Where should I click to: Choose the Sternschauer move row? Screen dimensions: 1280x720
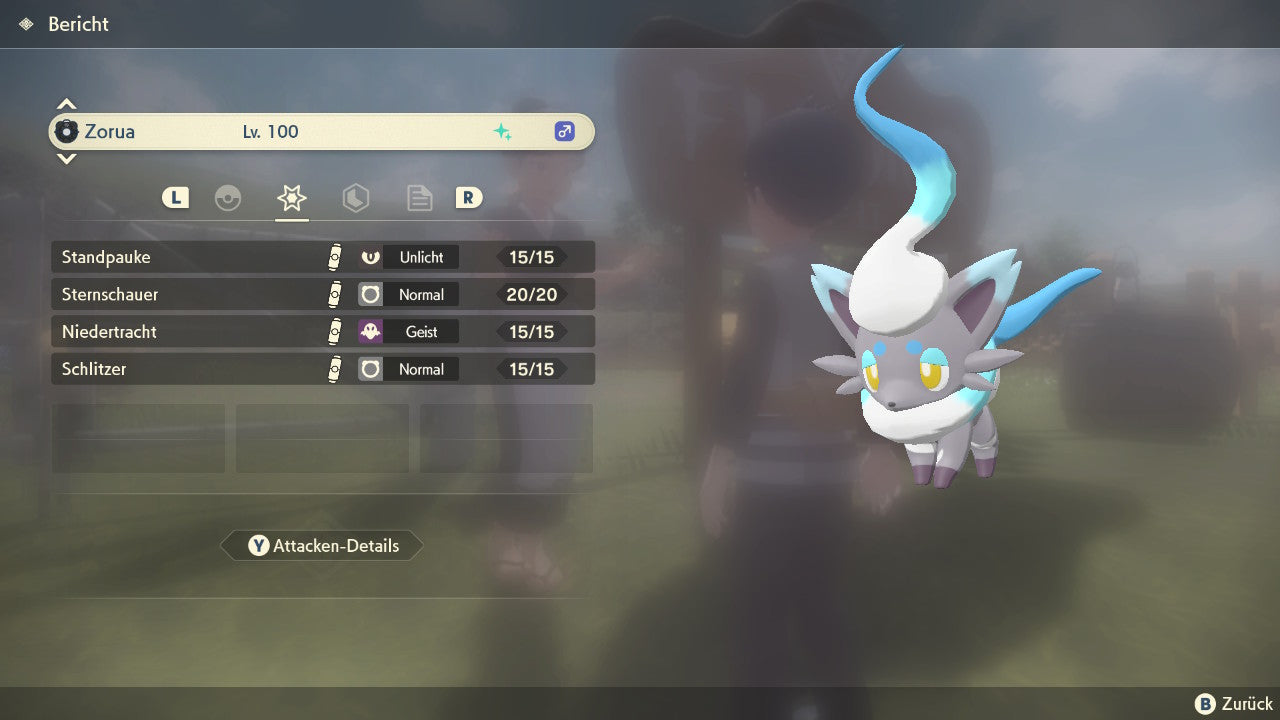[x=322, y=294]
